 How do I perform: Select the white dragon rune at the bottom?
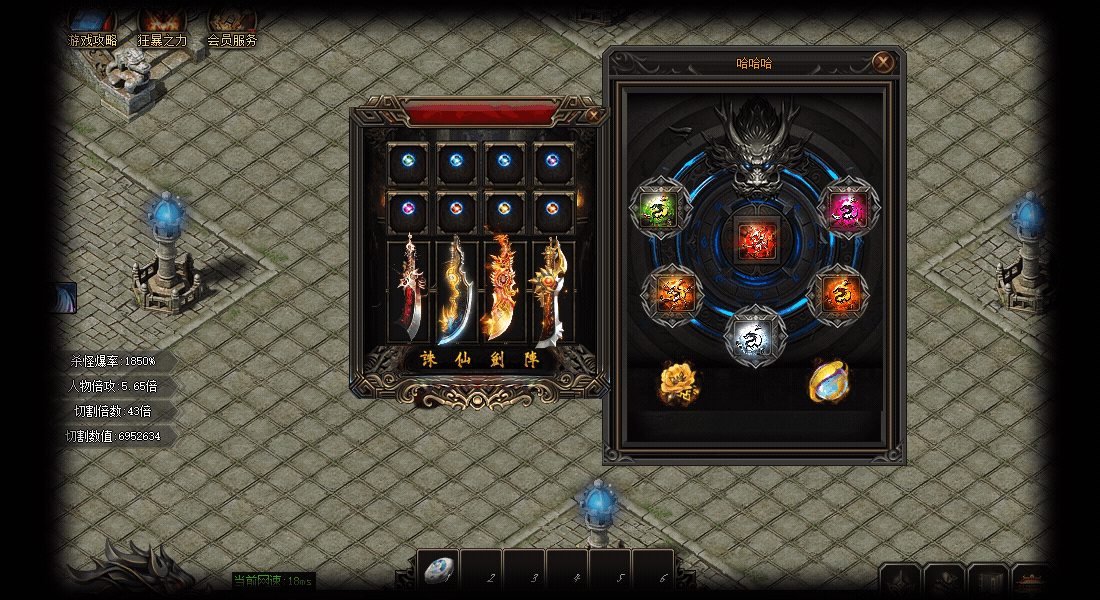[755, 335]
